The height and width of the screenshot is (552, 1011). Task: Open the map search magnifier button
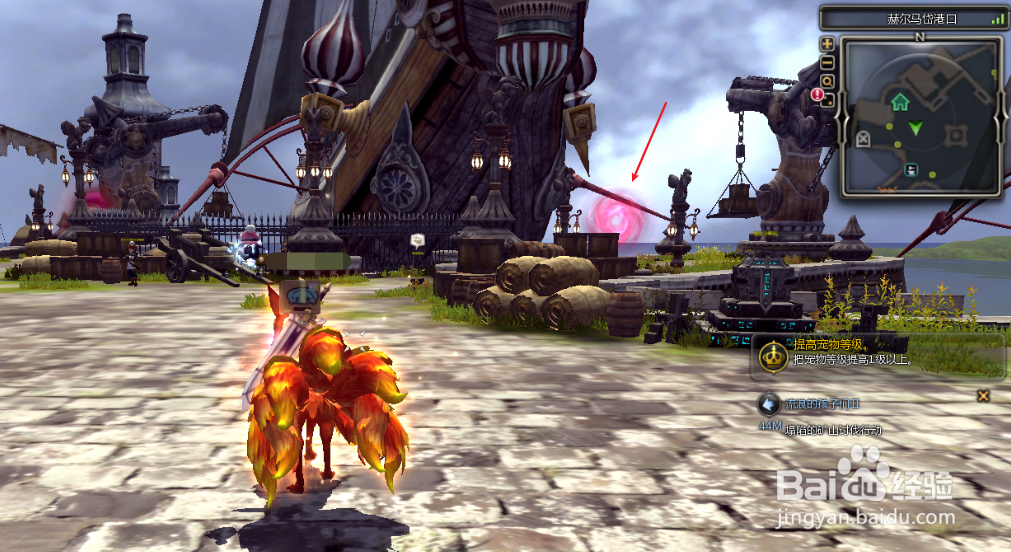827,80
